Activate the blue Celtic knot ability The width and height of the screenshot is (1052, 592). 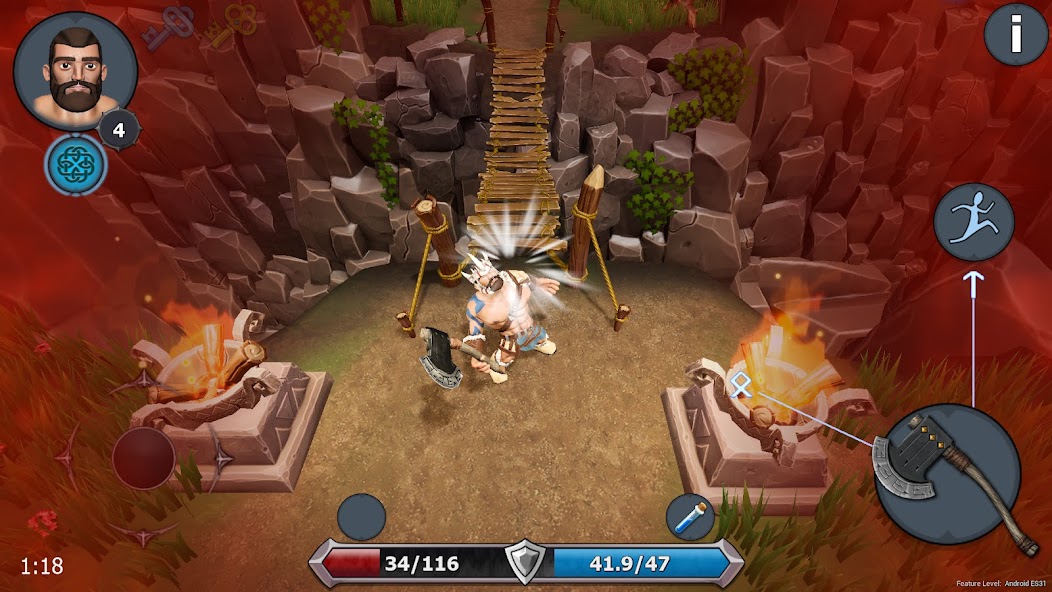pyautogui.click(x=75, y=164)
